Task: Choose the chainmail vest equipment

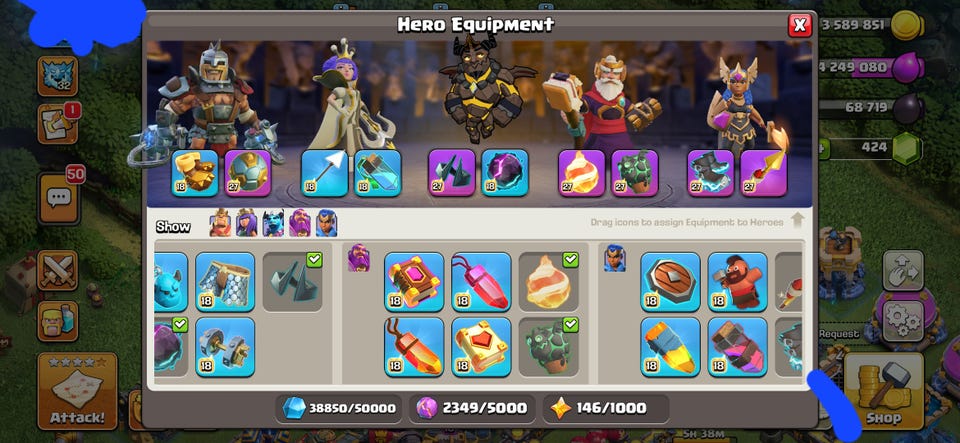Action: point(225,281)
